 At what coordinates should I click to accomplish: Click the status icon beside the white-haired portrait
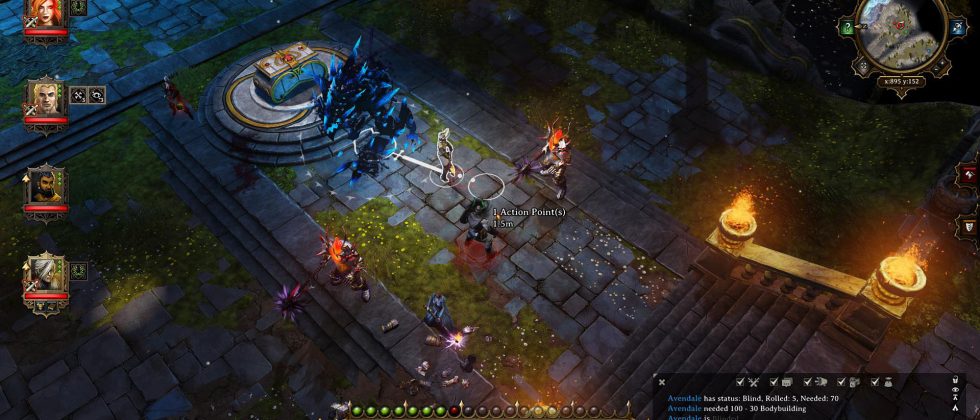[80, 269]
